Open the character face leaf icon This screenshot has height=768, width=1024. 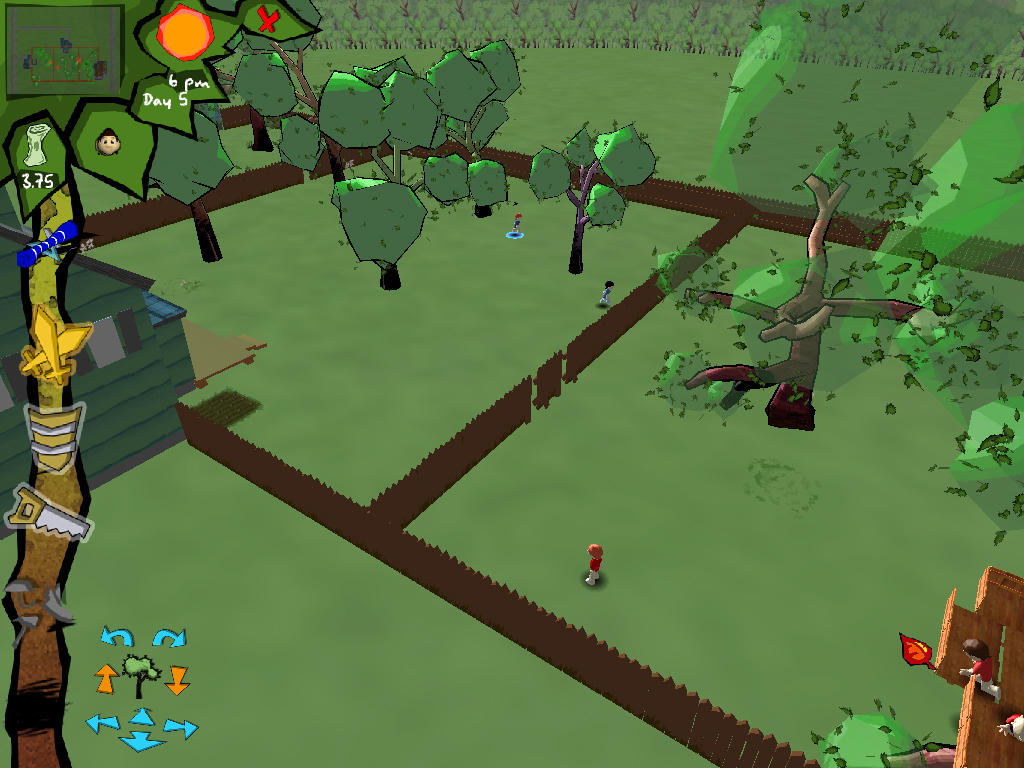109,143
